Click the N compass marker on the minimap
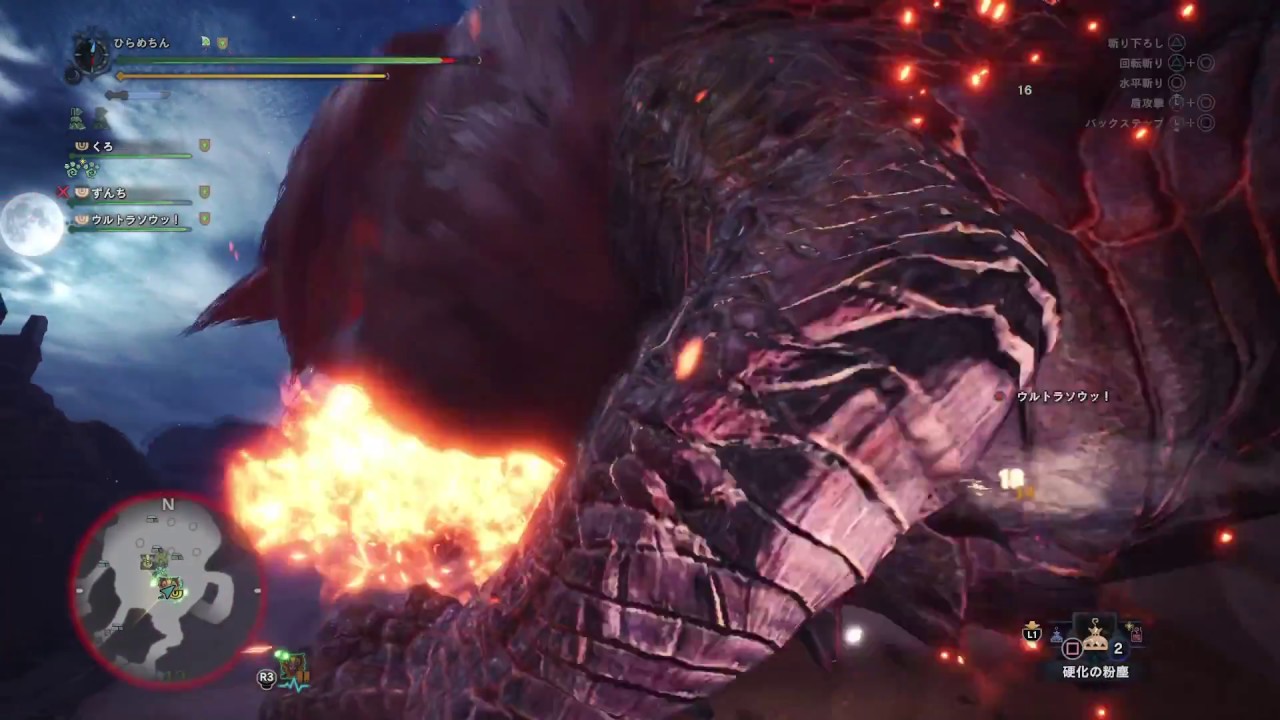 pos(168,504)
